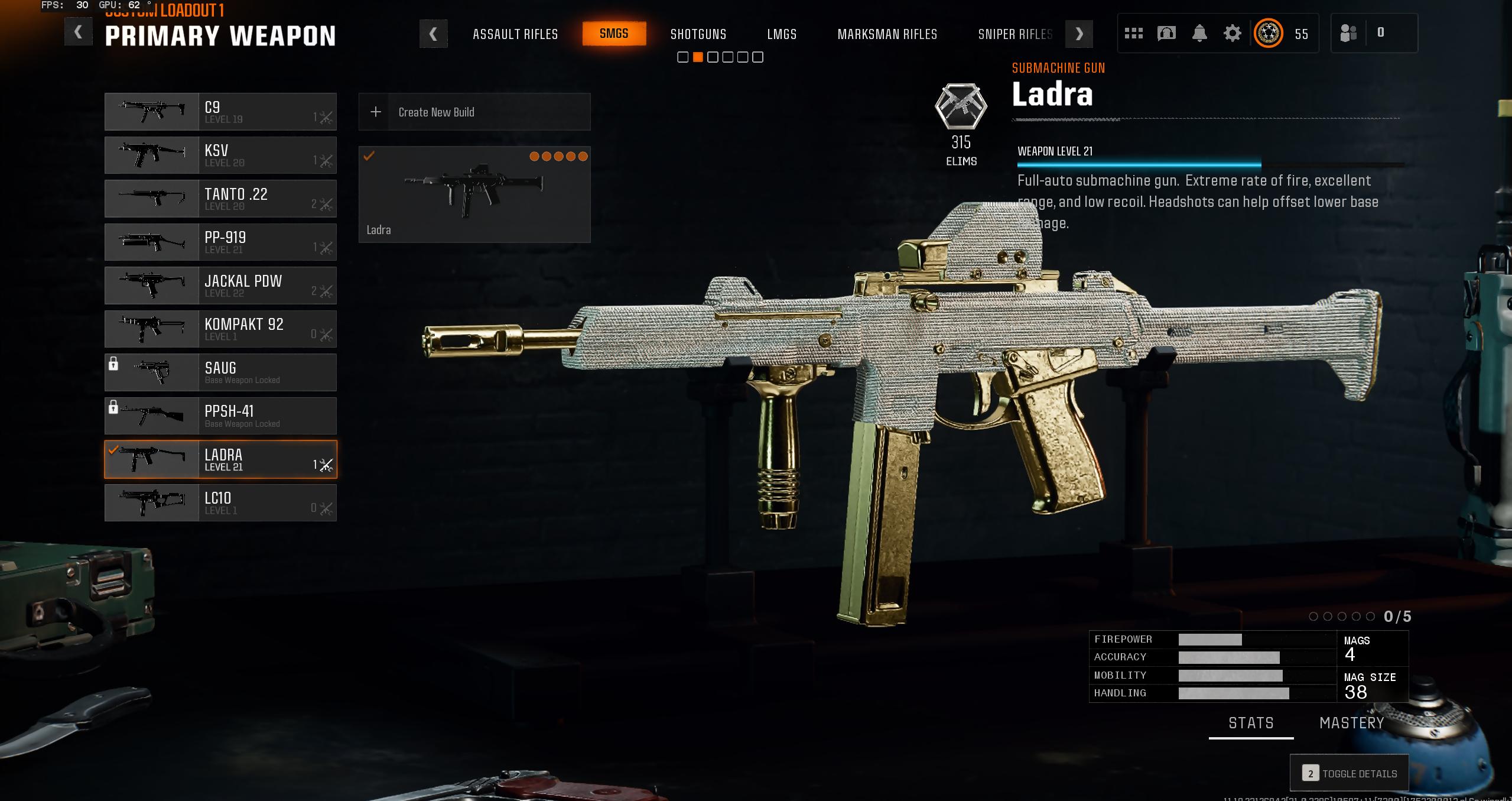Open the notifications bell

click(1199, 33)
